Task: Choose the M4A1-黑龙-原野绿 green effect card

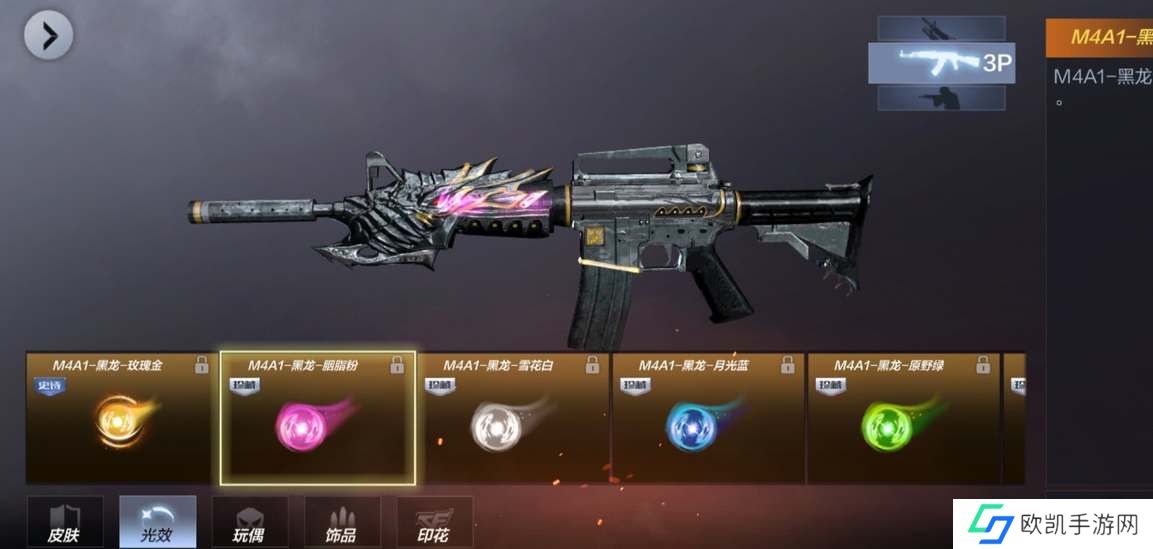Action: pyautogui.click(x=903, y=419)
